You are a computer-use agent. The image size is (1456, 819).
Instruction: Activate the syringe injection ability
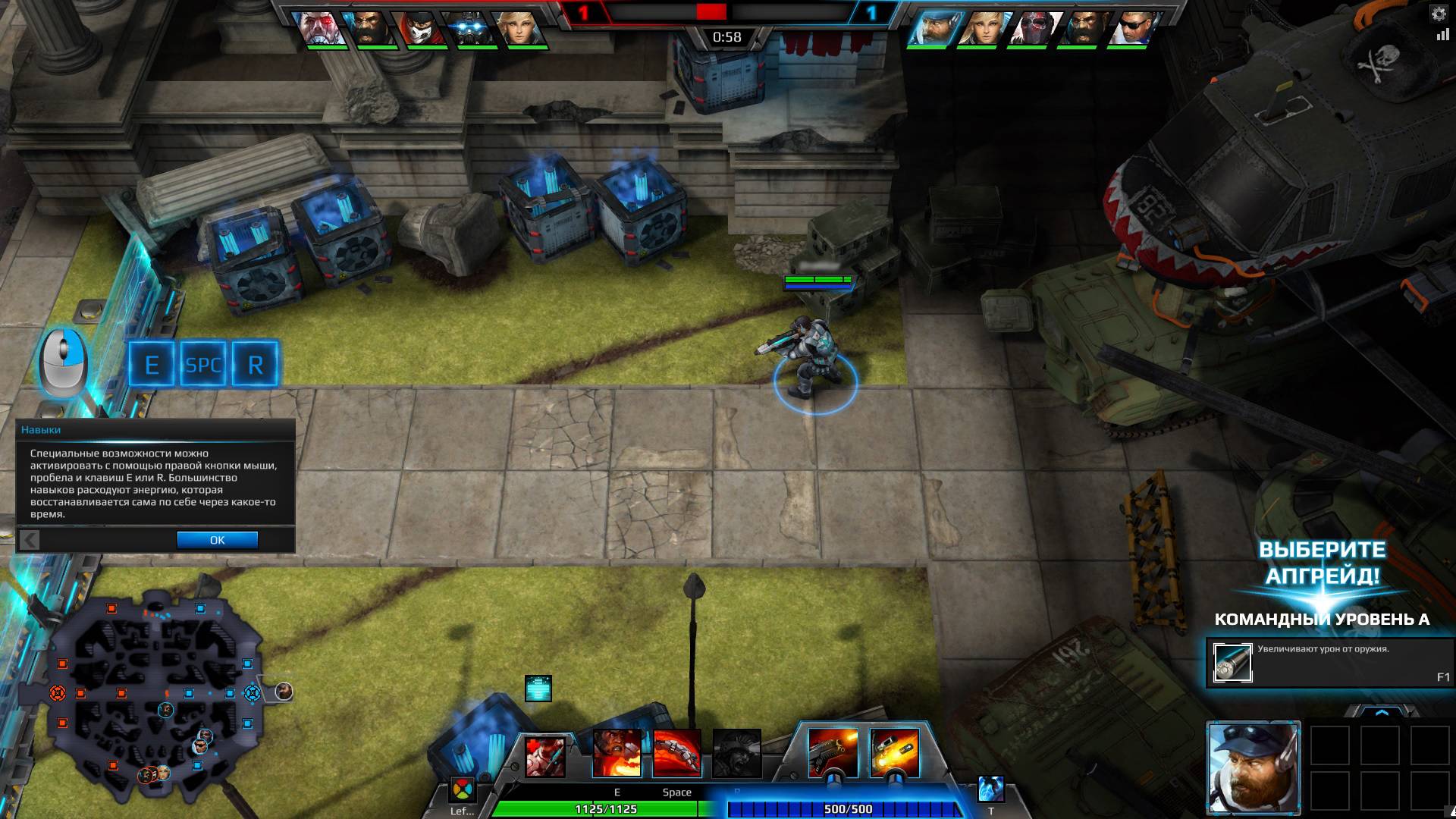point(545,756)
